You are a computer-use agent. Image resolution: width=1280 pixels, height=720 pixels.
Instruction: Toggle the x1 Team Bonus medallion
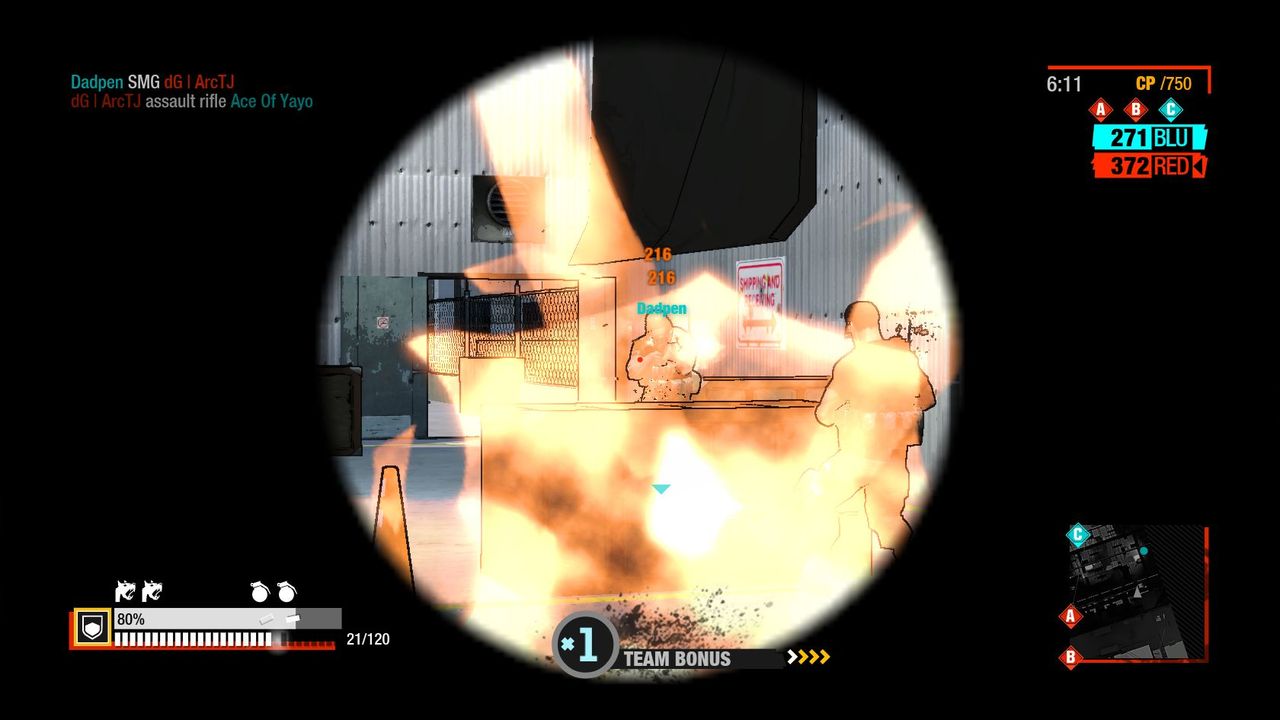[x=583, y=645]
